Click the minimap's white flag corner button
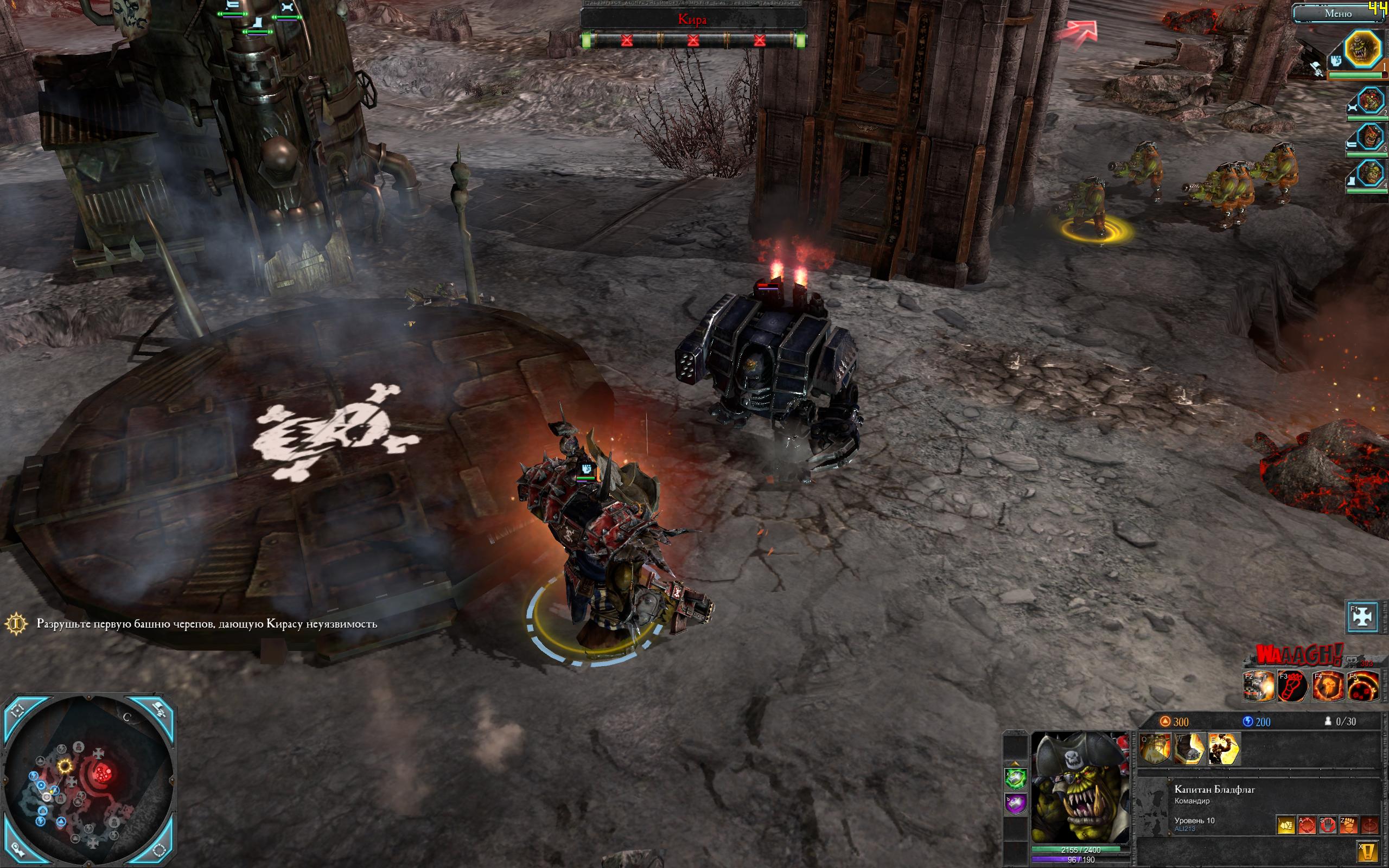This screenshot has height=868, width=1389. 160,711
